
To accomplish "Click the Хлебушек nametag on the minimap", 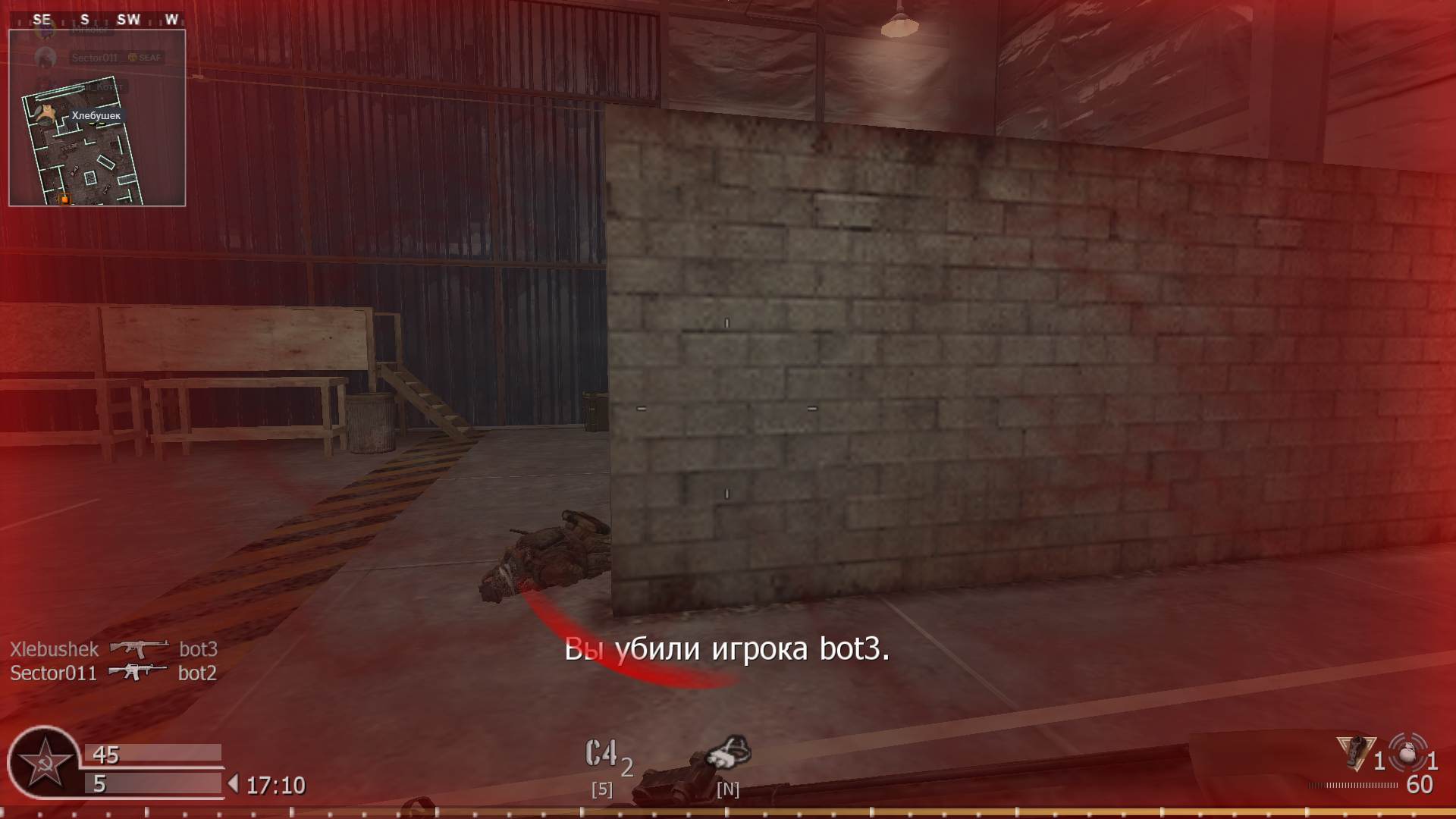I will pos(96,116).
